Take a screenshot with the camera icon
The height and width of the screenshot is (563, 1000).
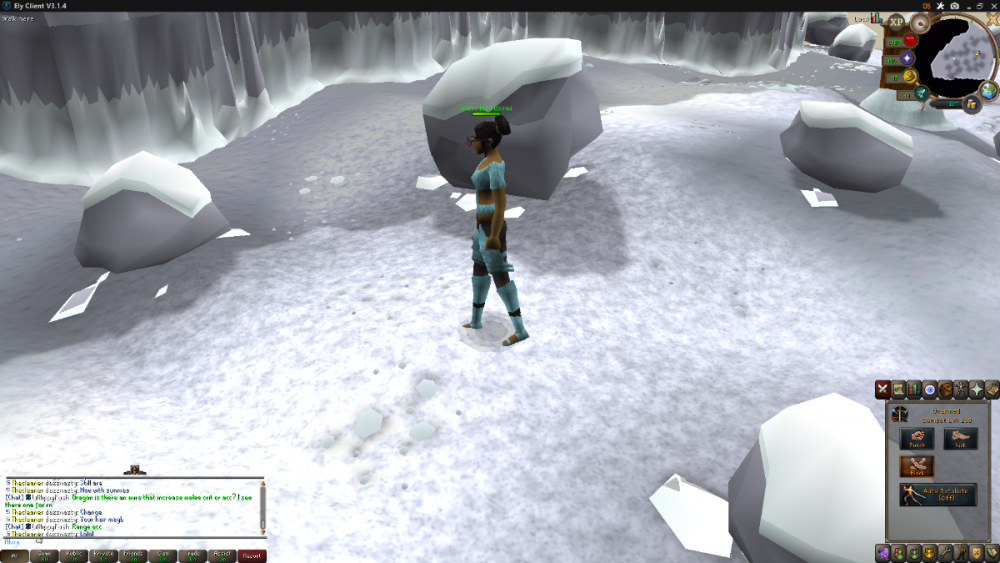(955, 6)
